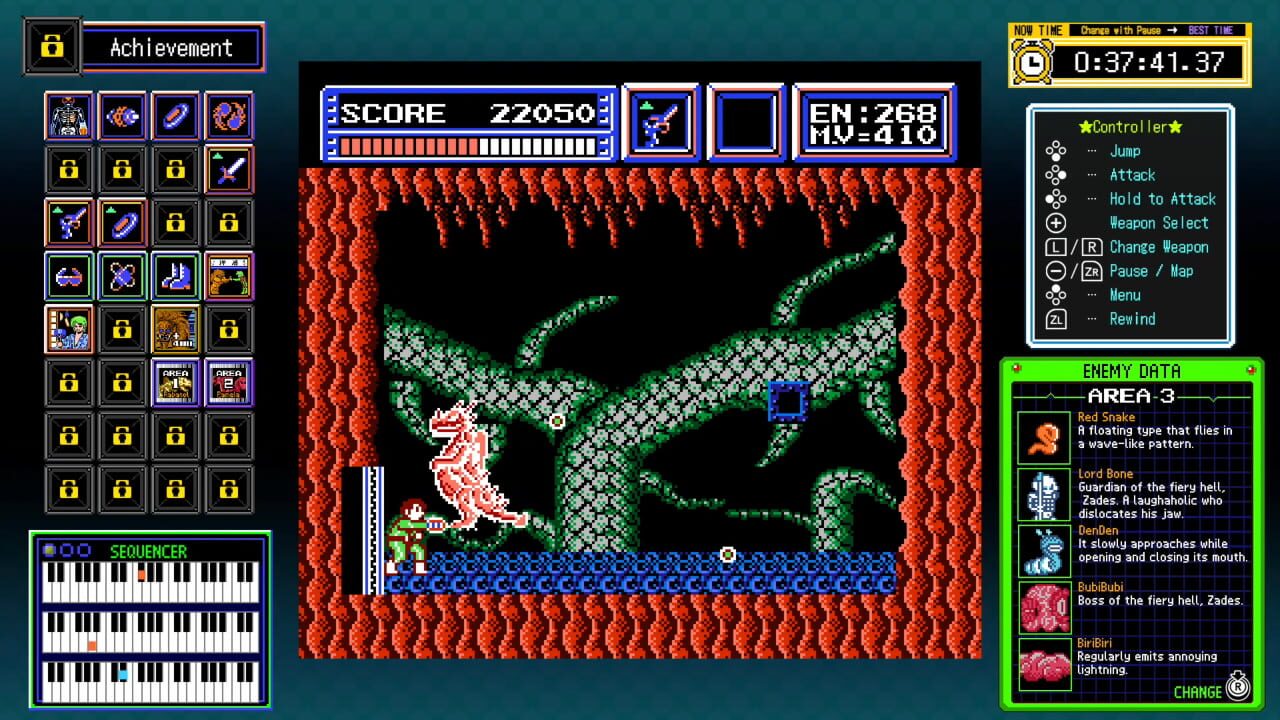Toggle the locked slot next to the sword achievement
This screenshot has height=720, width=1280.
(176, 169)
